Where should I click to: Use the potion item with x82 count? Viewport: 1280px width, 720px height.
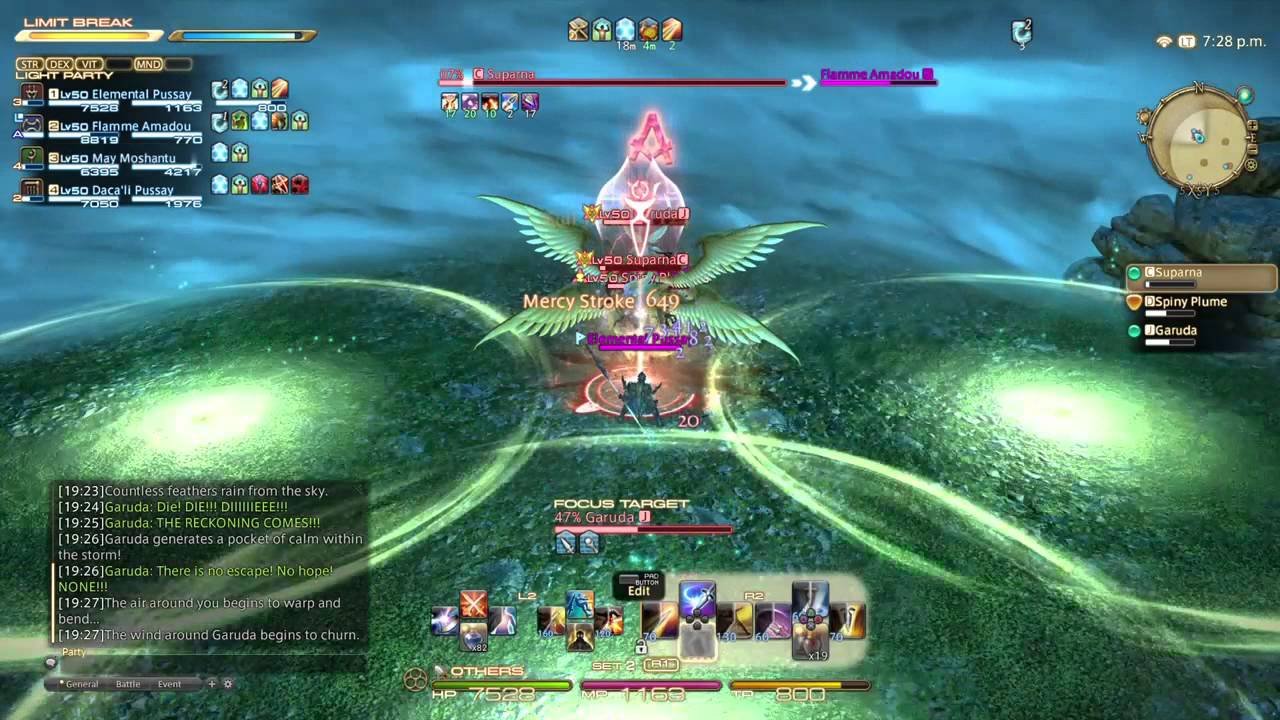[x=474, y=636]
